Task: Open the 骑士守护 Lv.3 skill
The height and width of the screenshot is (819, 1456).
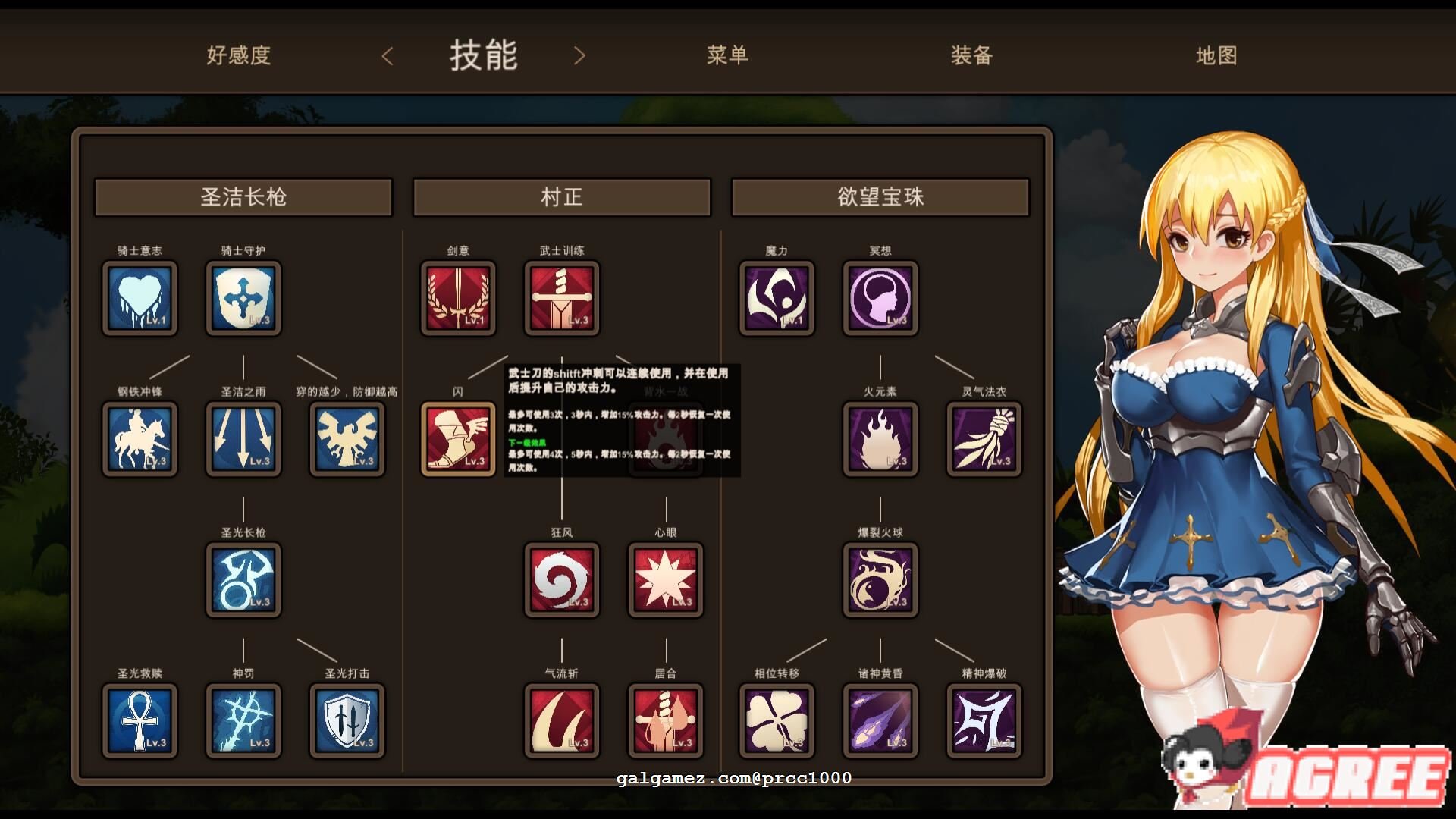Action: (x=243, y=298)
